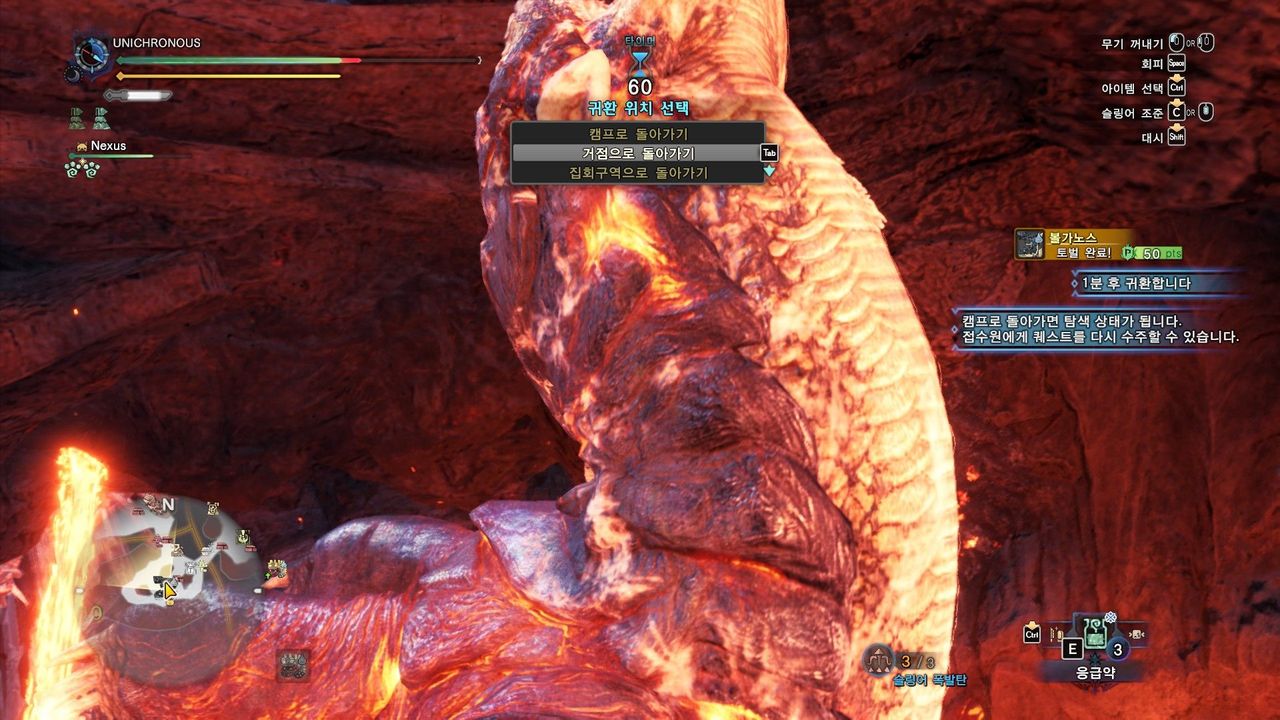
Task: Select the 응급약 item in item bar
Action: 1095,637
